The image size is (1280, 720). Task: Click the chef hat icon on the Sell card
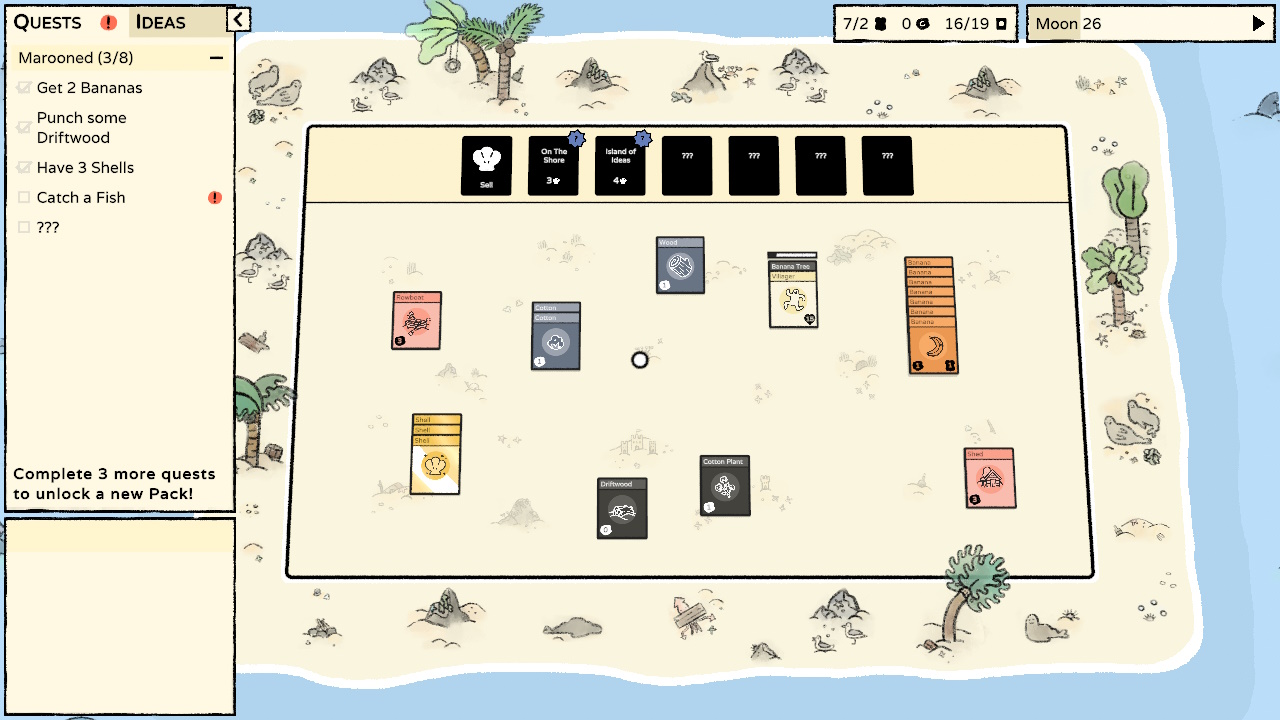(486, 157)
